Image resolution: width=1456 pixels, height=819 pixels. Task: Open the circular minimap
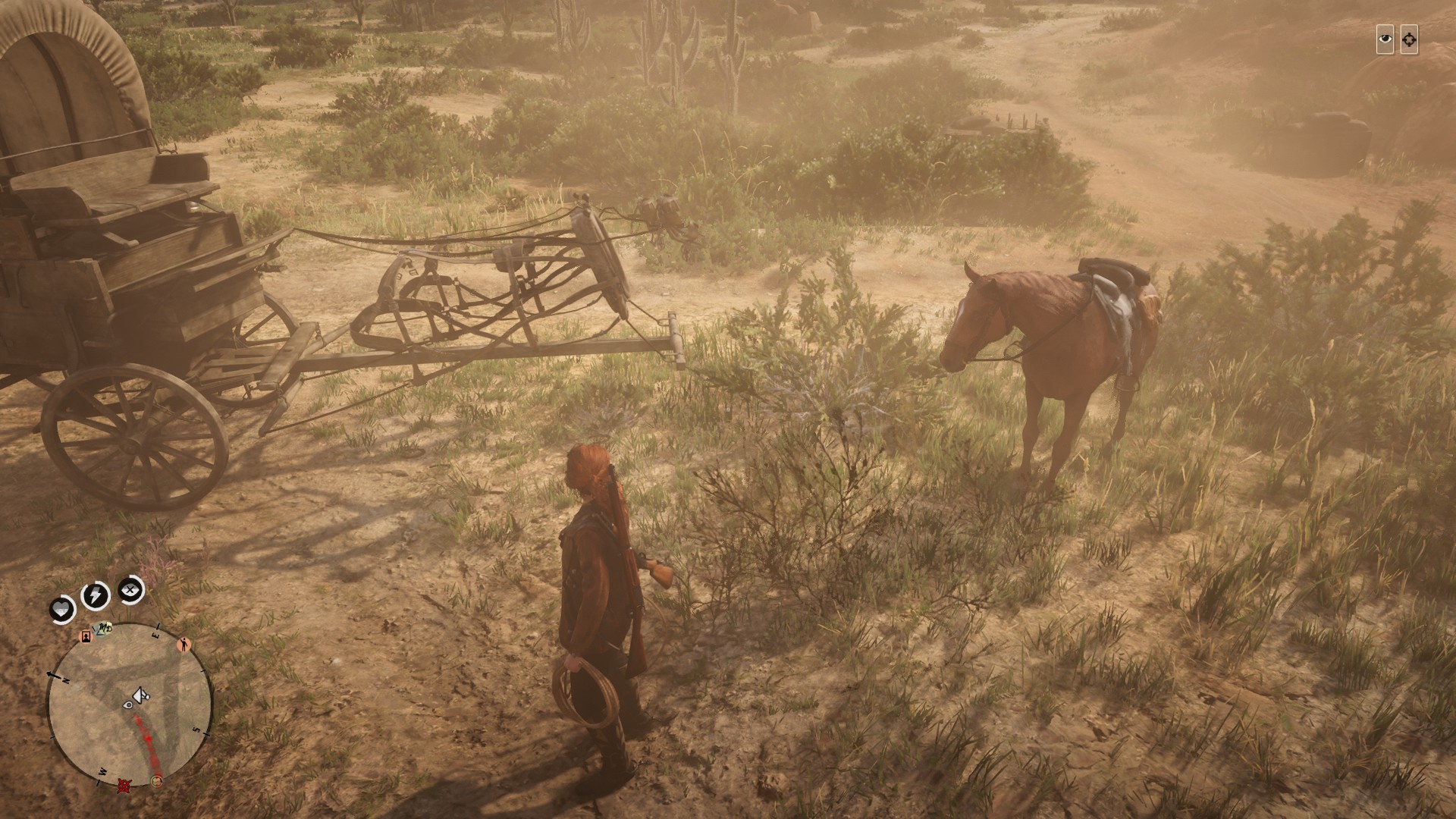130,705
